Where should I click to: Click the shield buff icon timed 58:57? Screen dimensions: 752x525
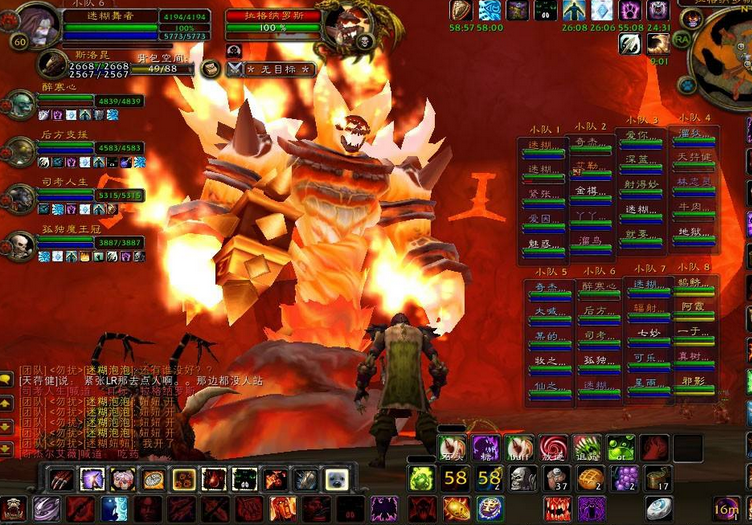pyautogui.click(x=461, y=11)
